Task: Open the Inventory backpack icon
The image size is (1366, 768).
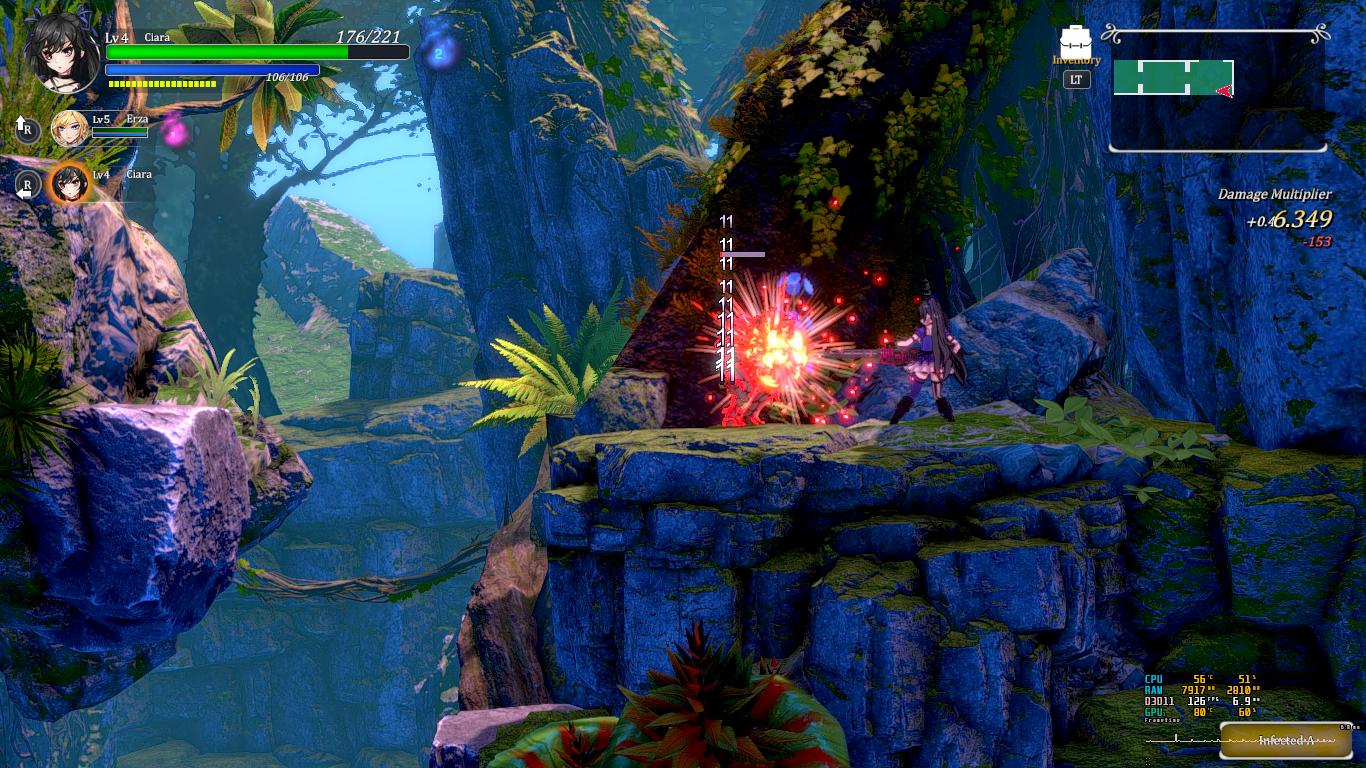Action: pos(1076,41)
